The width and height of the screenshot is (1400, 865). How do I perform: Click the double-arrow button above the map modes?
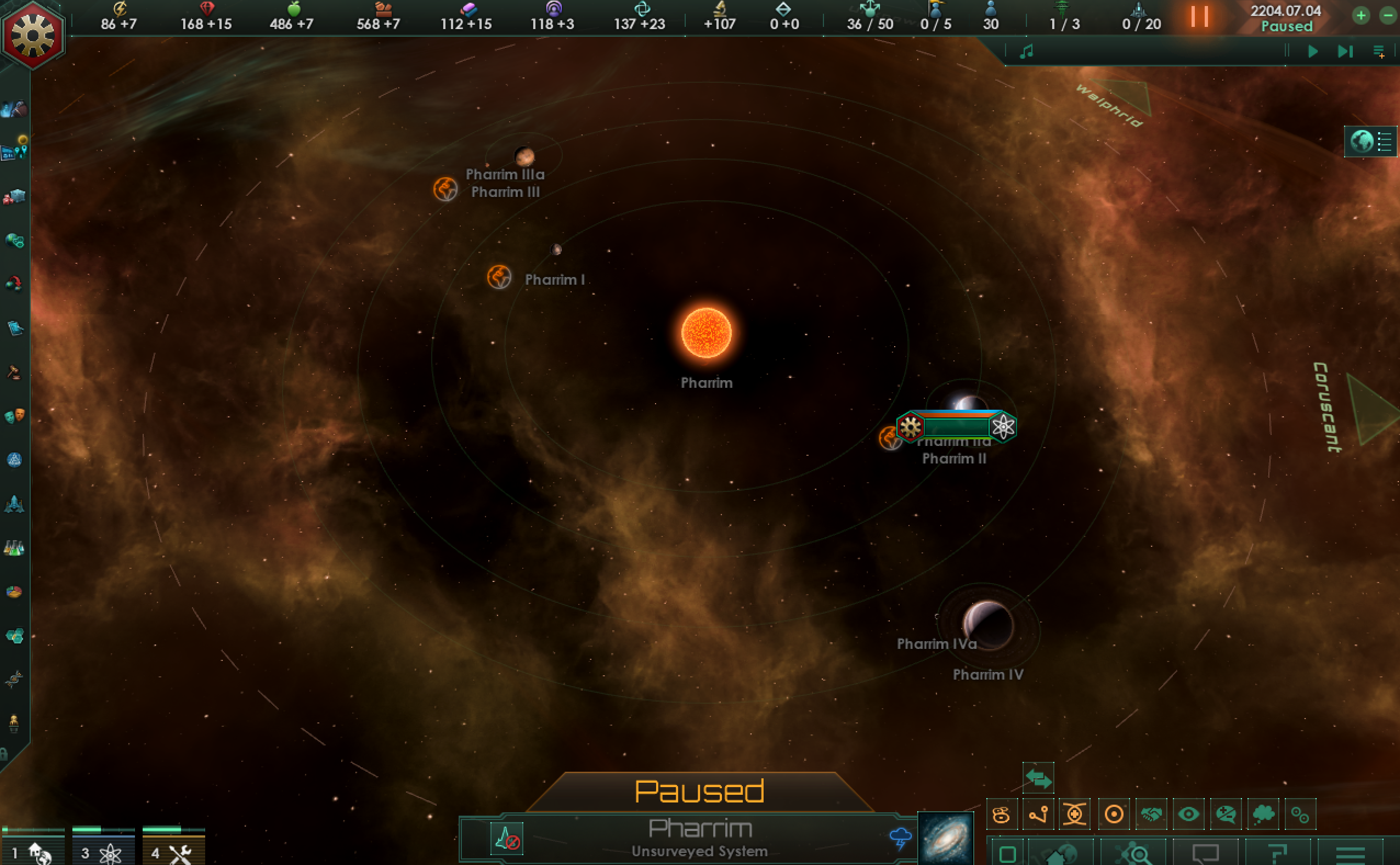pos(1039,777)
